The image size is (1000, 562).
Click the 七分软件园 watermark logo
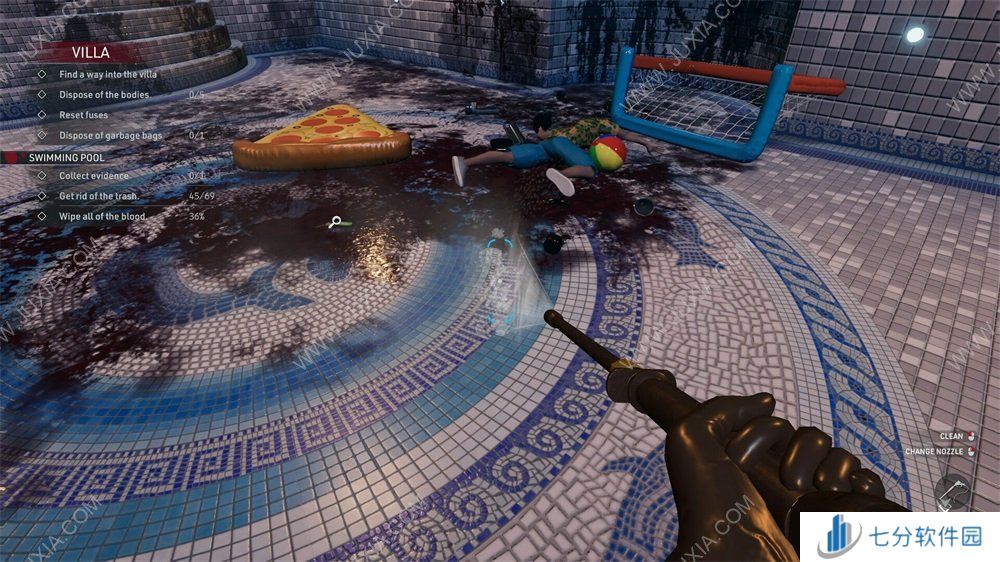click(900, 537)
